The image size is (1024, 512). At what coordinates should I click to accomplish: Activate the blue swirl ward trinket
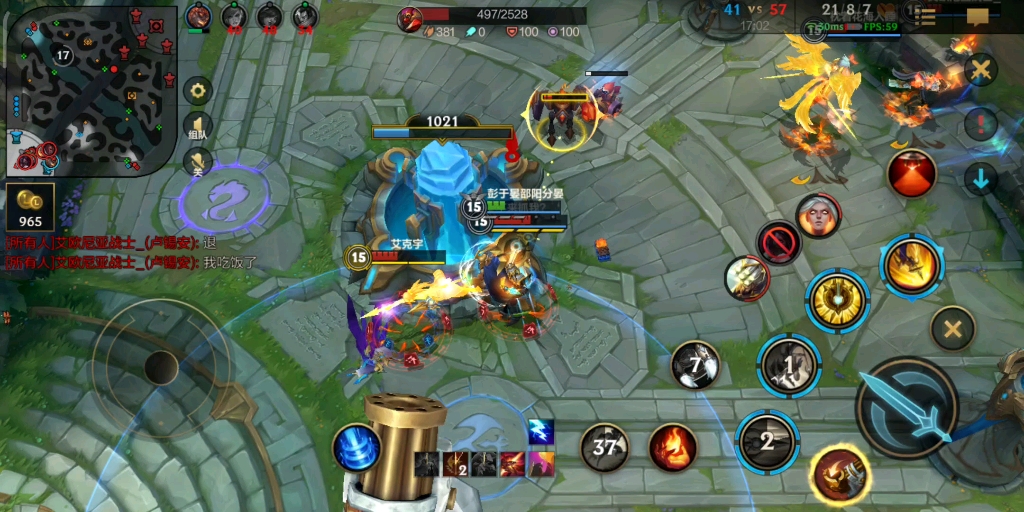coord(355,447)
